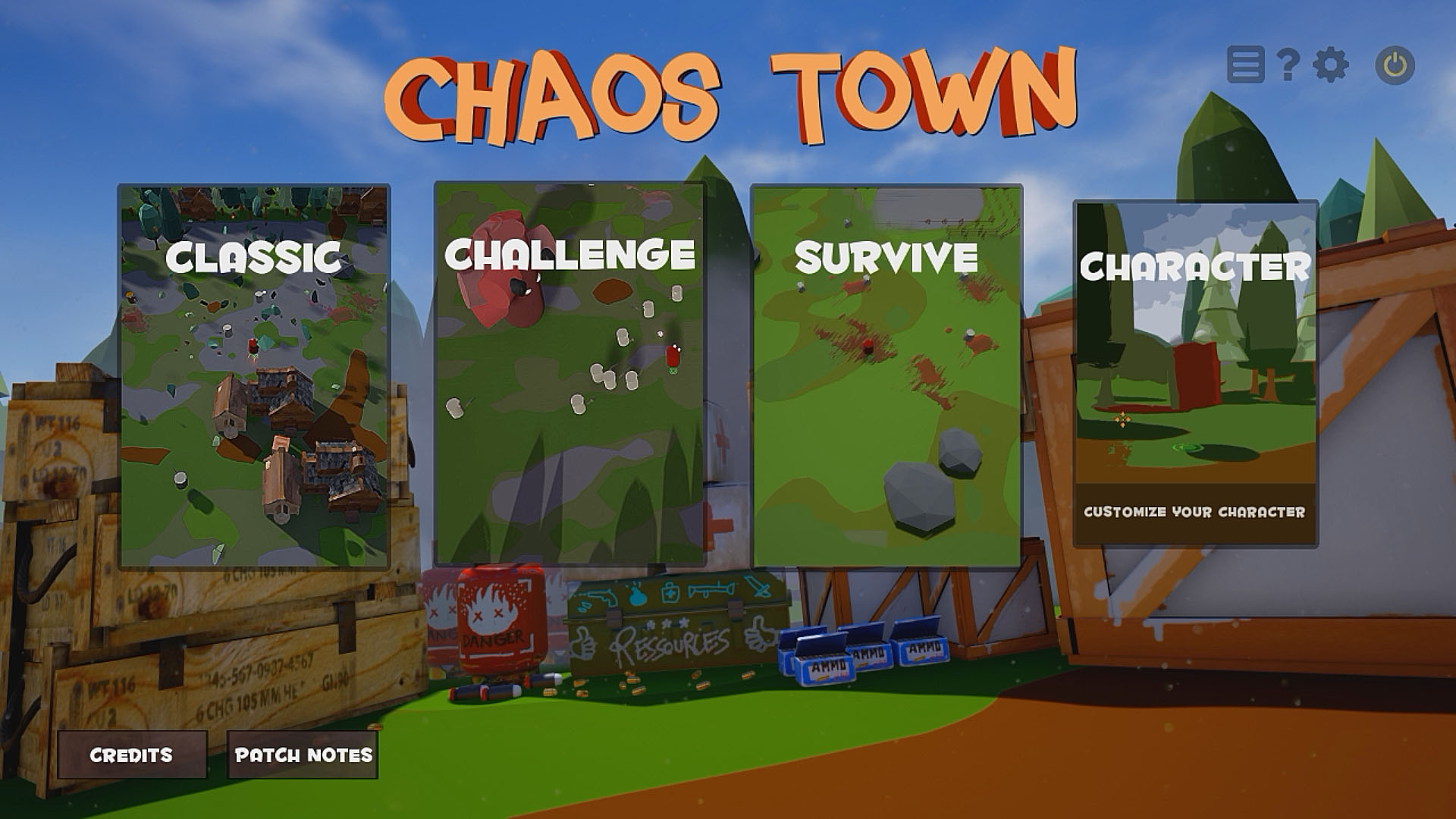The height and width of the screenshot is (819, 1456).
Task: Open the news list icon top right
Action: click(1246, 66)
